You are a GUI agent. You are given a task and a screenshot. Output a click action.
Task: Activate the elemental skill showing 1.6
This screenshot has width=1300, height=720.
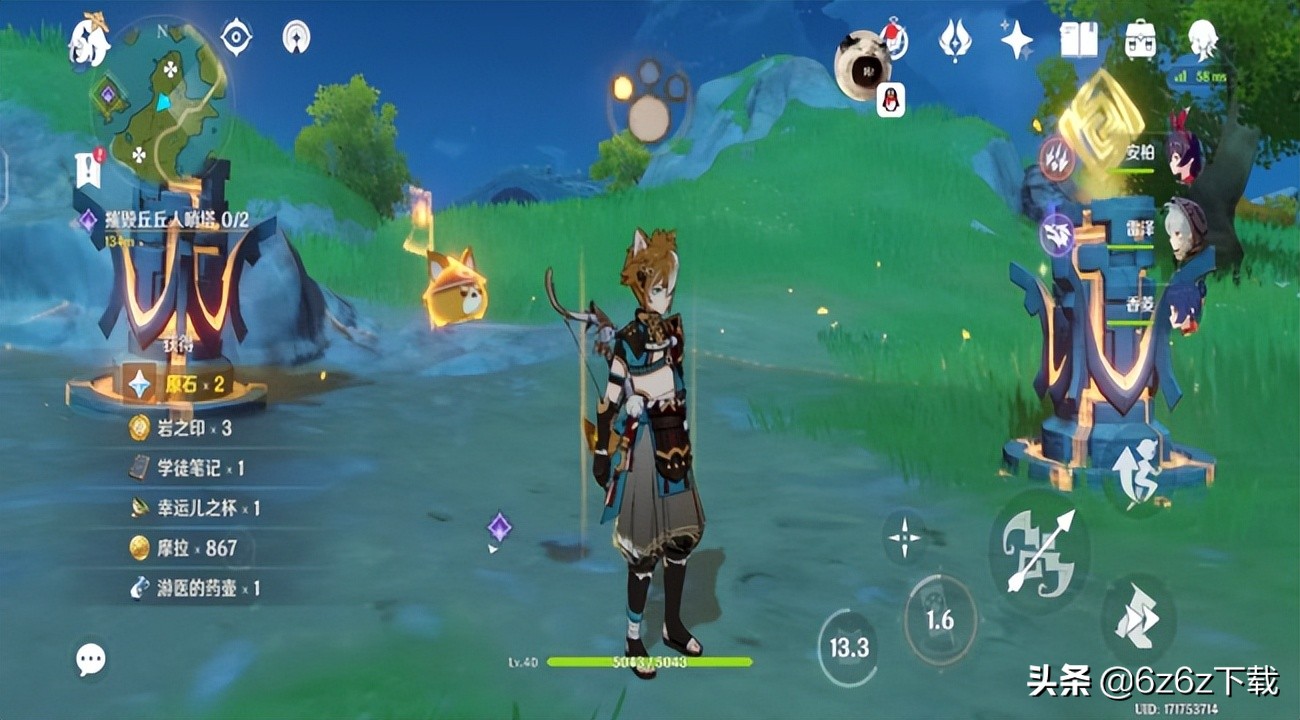(940, 620)
